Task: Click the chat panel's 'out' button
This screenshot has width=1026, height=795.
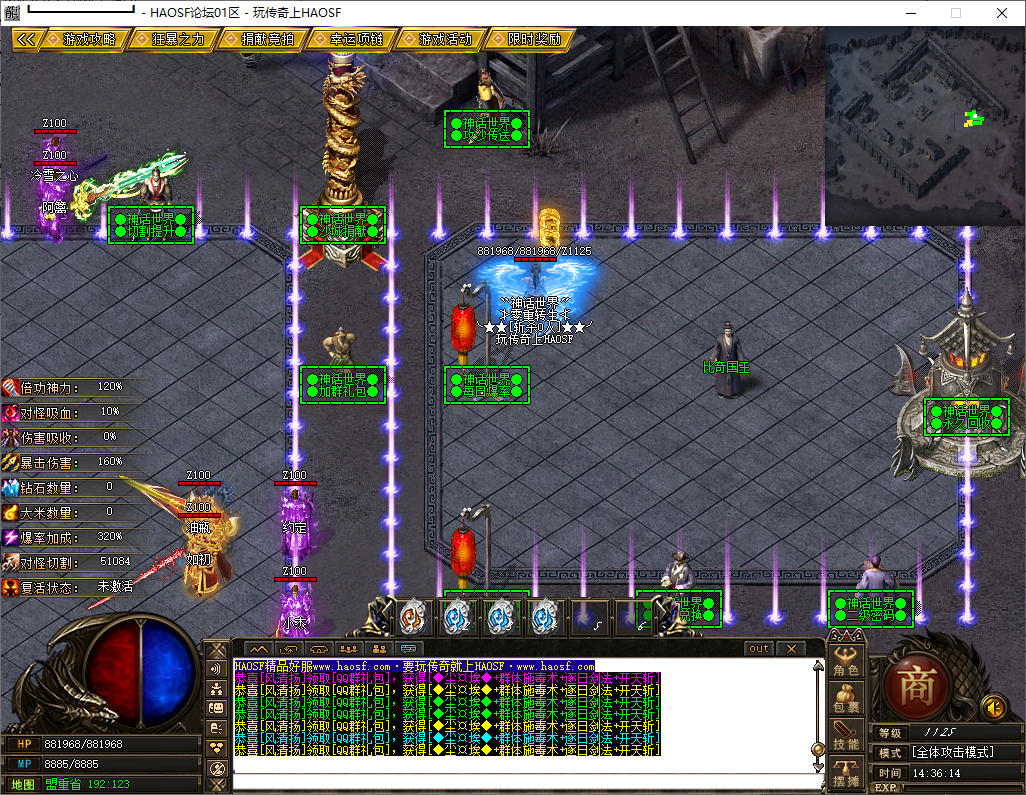Action: point(760,649)
